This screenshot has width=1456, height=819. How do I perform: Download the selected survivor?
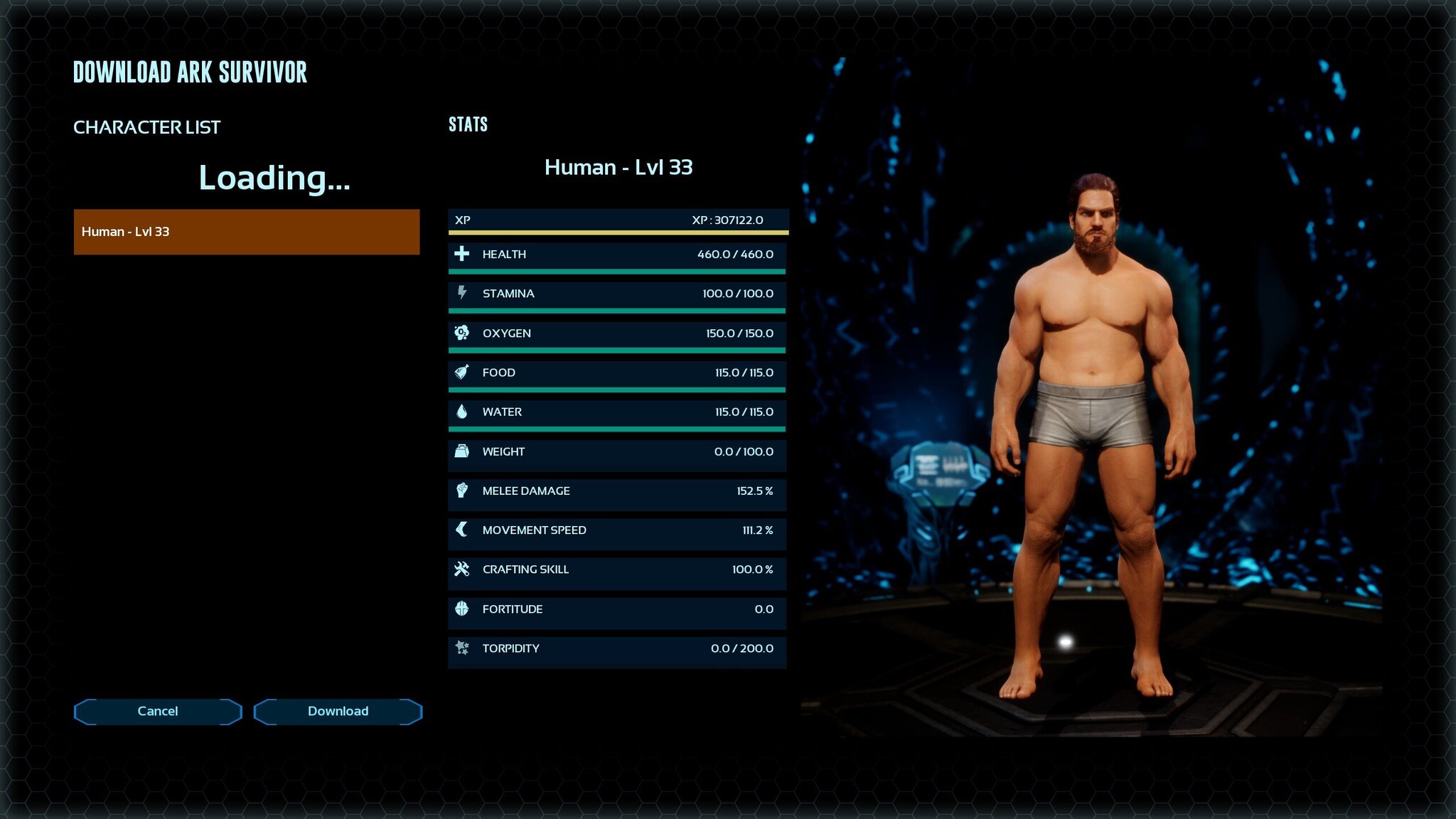(338, 711)
